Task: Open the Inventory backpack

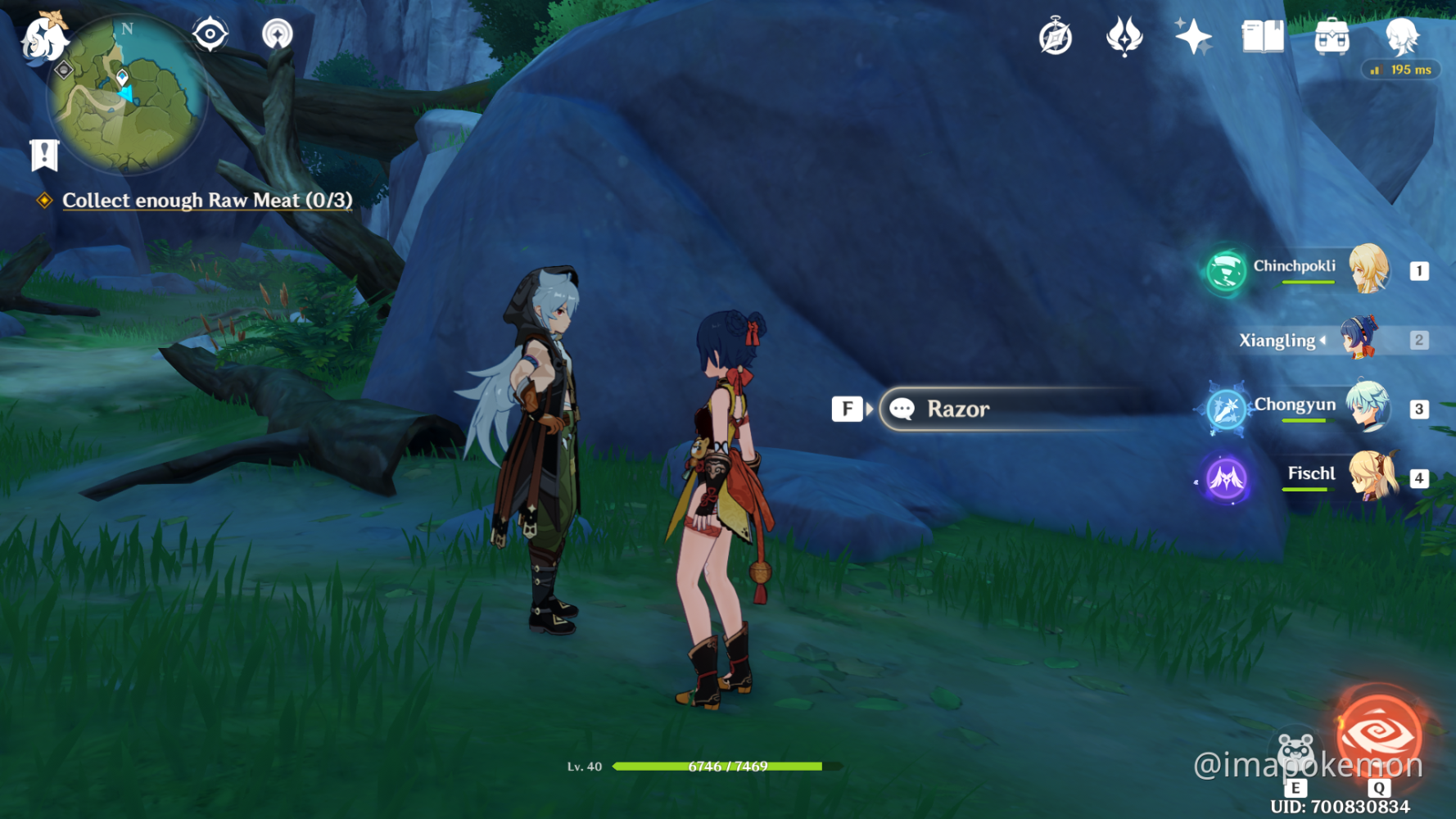Action: [x=1332, y=37]
